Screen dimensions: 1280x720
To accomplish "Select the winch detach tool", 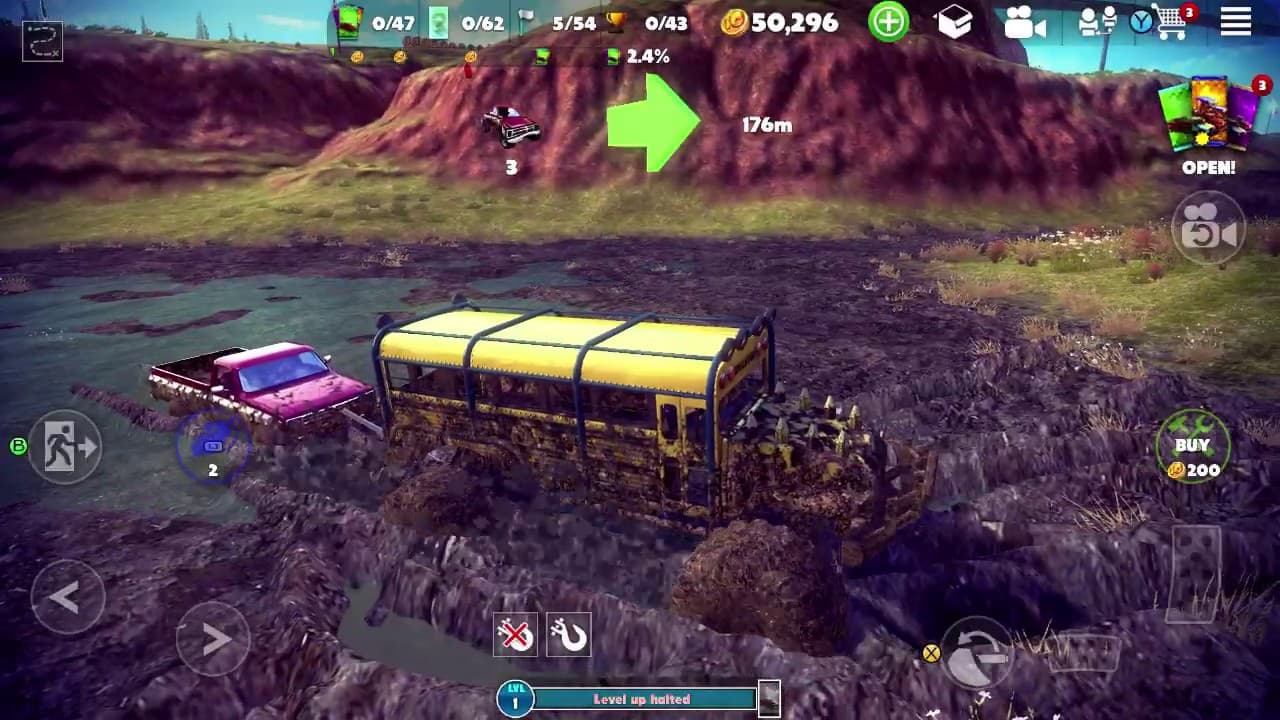I will pos(516,634).
